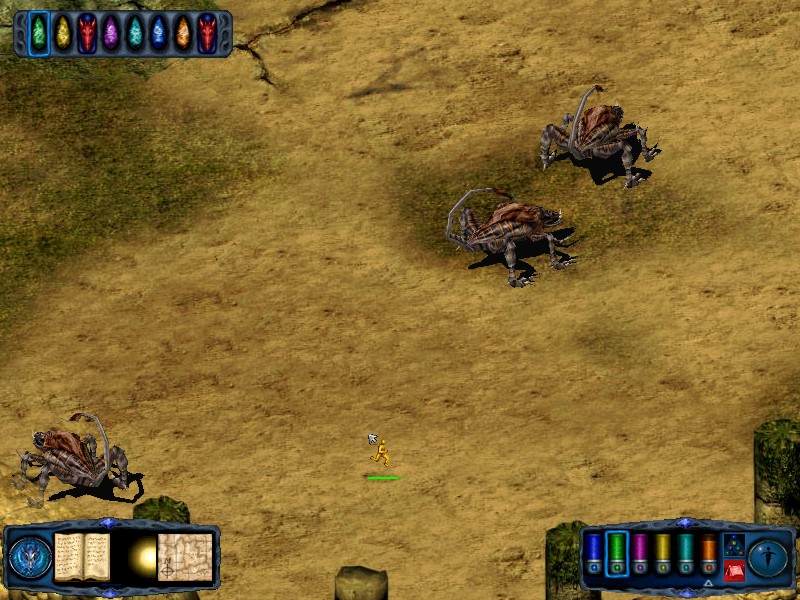Select the green flame spell icon
Screen dimensions: 800x600
pyautogui.click(x=39, y=33)
